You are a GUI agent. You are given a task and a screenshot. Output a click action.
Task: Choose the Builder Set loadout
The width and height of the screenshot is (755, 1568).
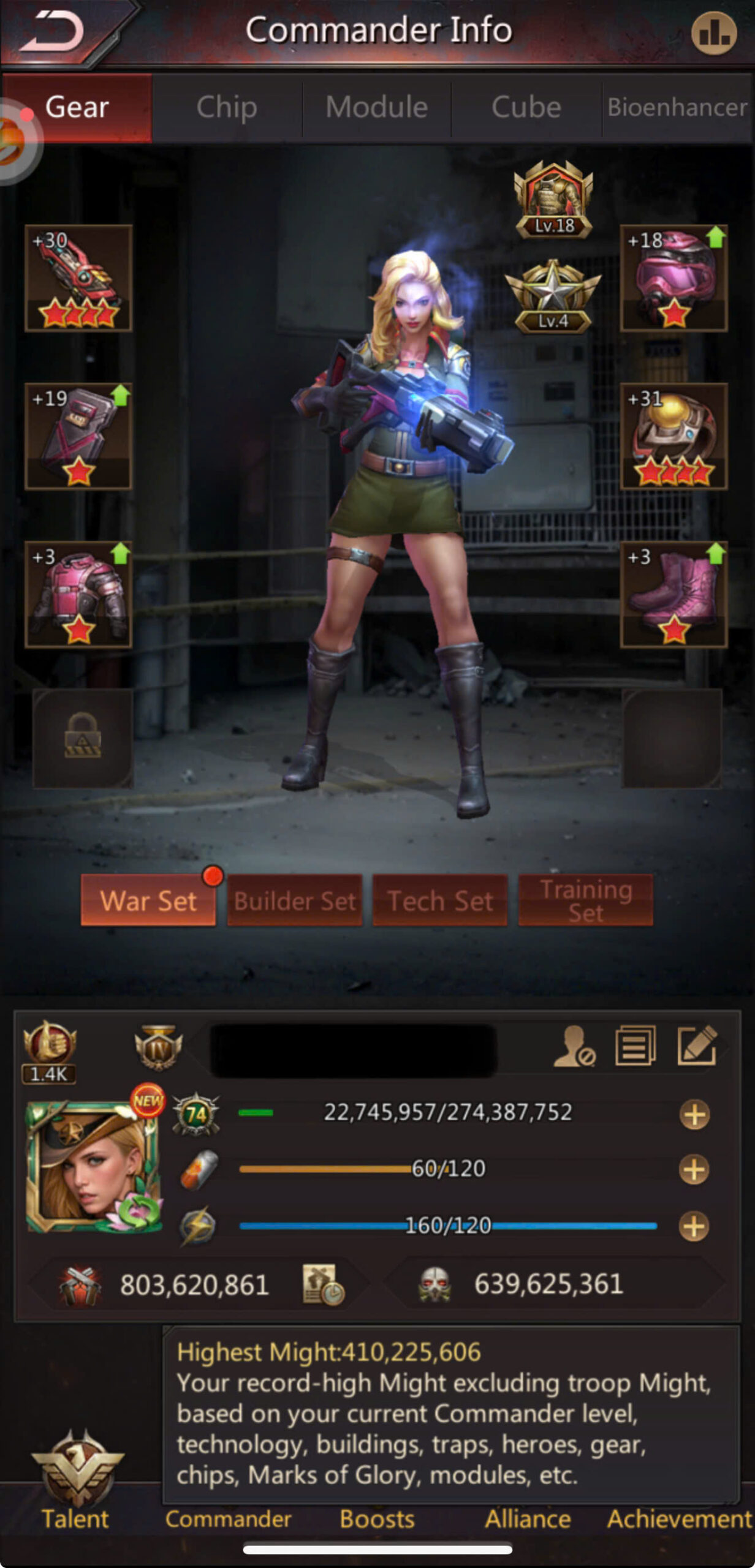295,900
